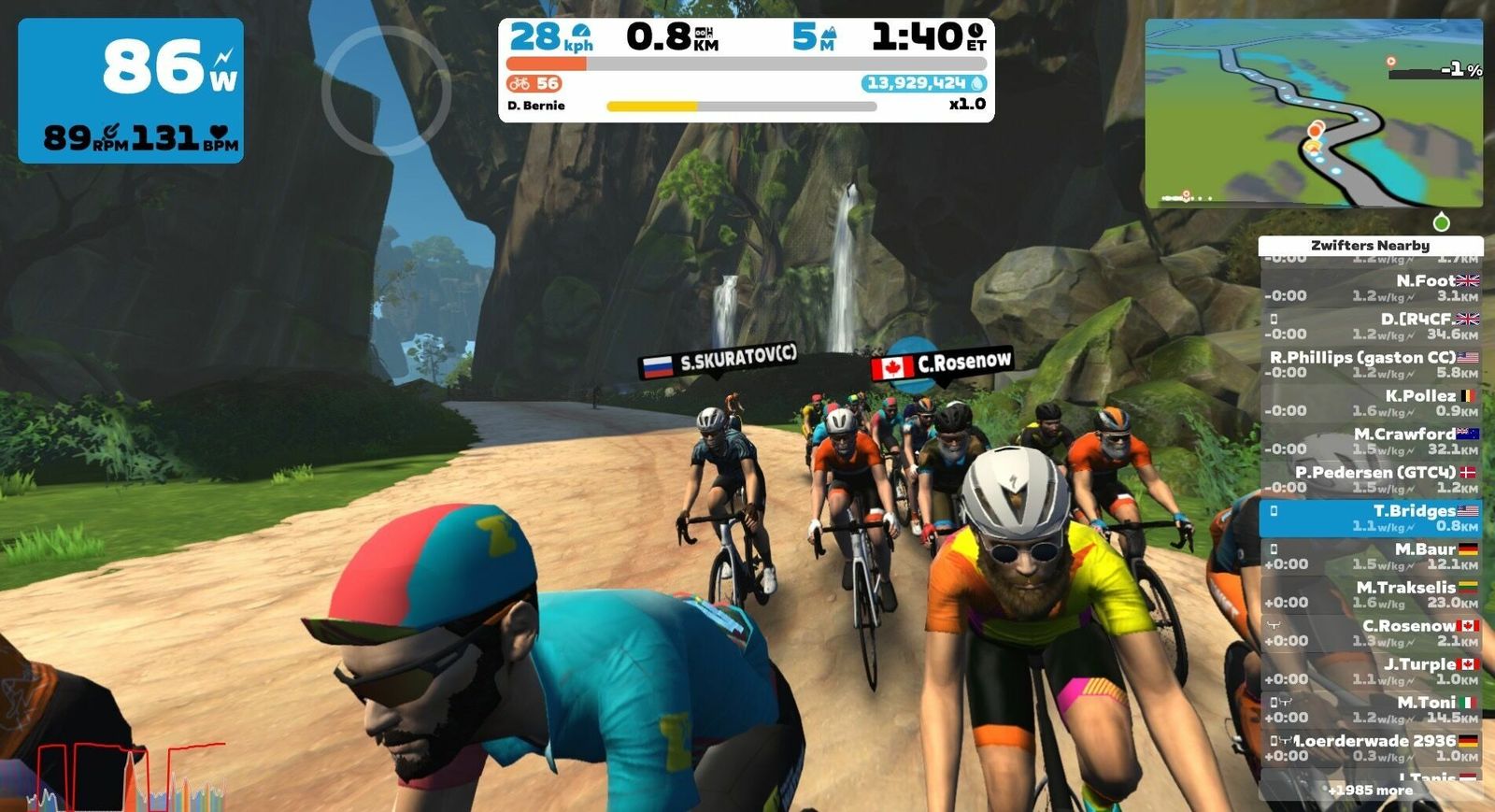Open the minimap route view
This screenshot has height=812, width=1495.
[x=1314, y=113]
